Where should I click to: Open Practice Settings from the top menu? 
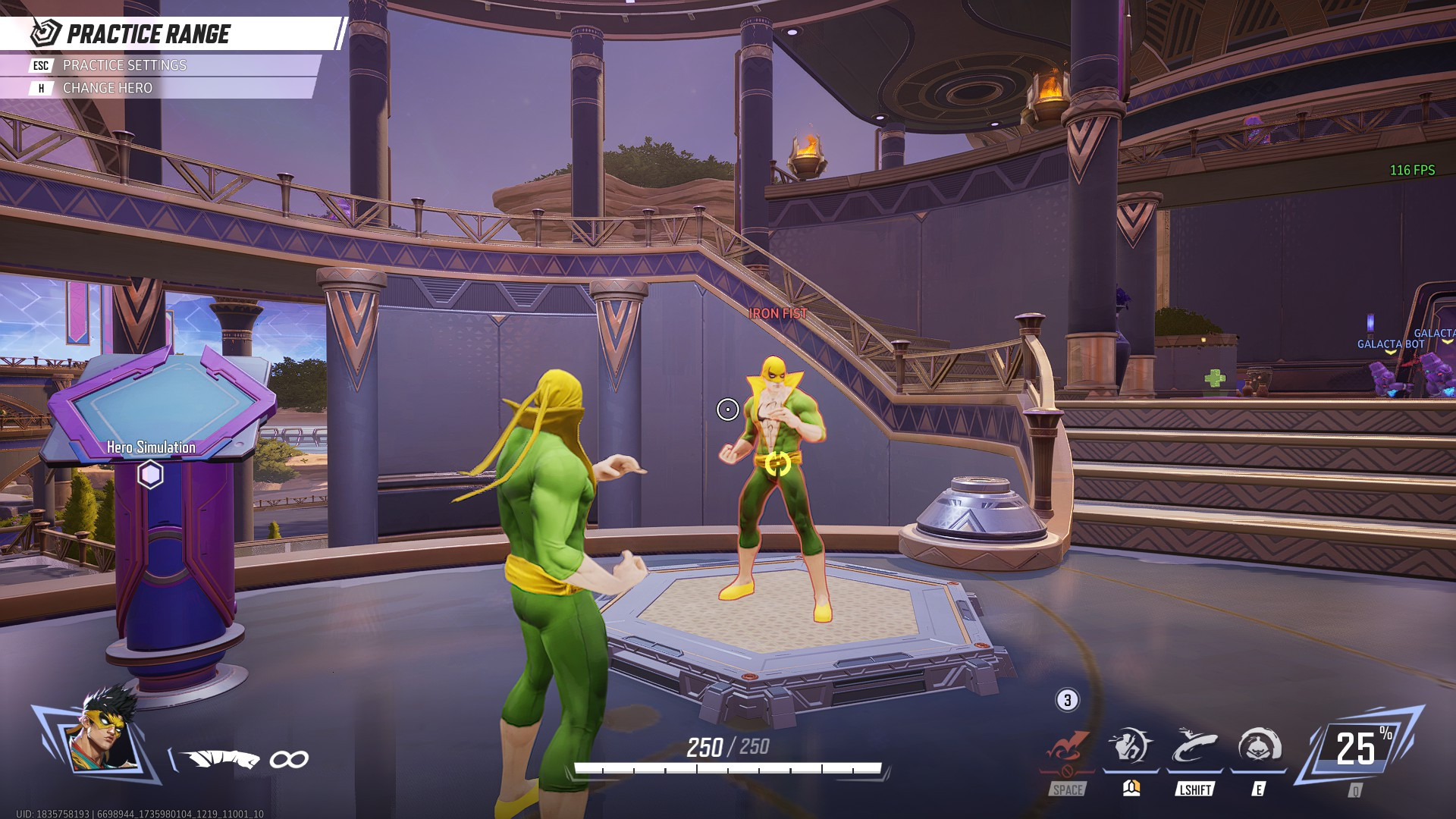(125, 66)
